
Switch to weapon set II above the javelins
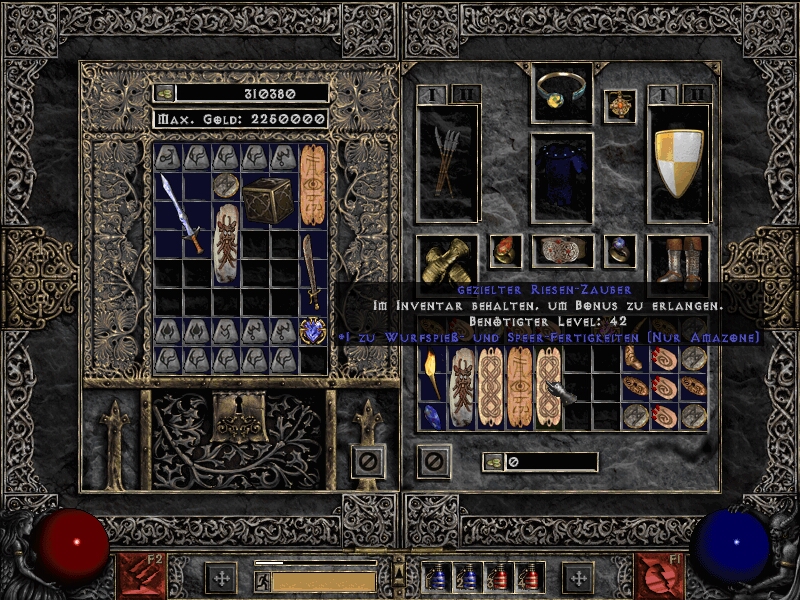coord(465,94)
